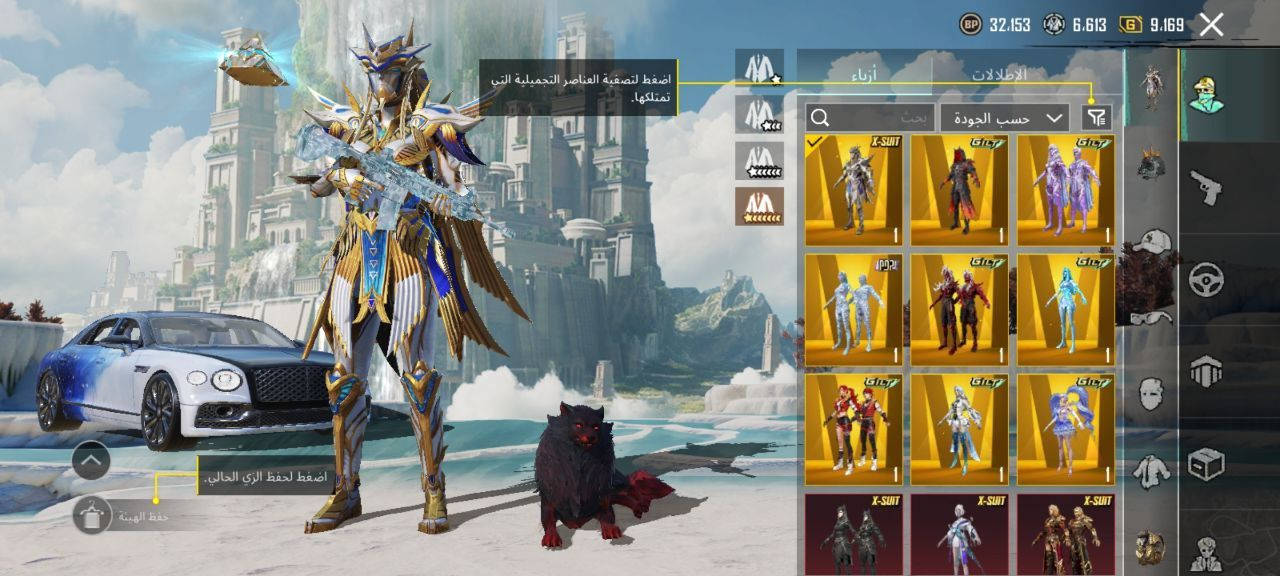Select the cap headwear category

[1152, 243]
